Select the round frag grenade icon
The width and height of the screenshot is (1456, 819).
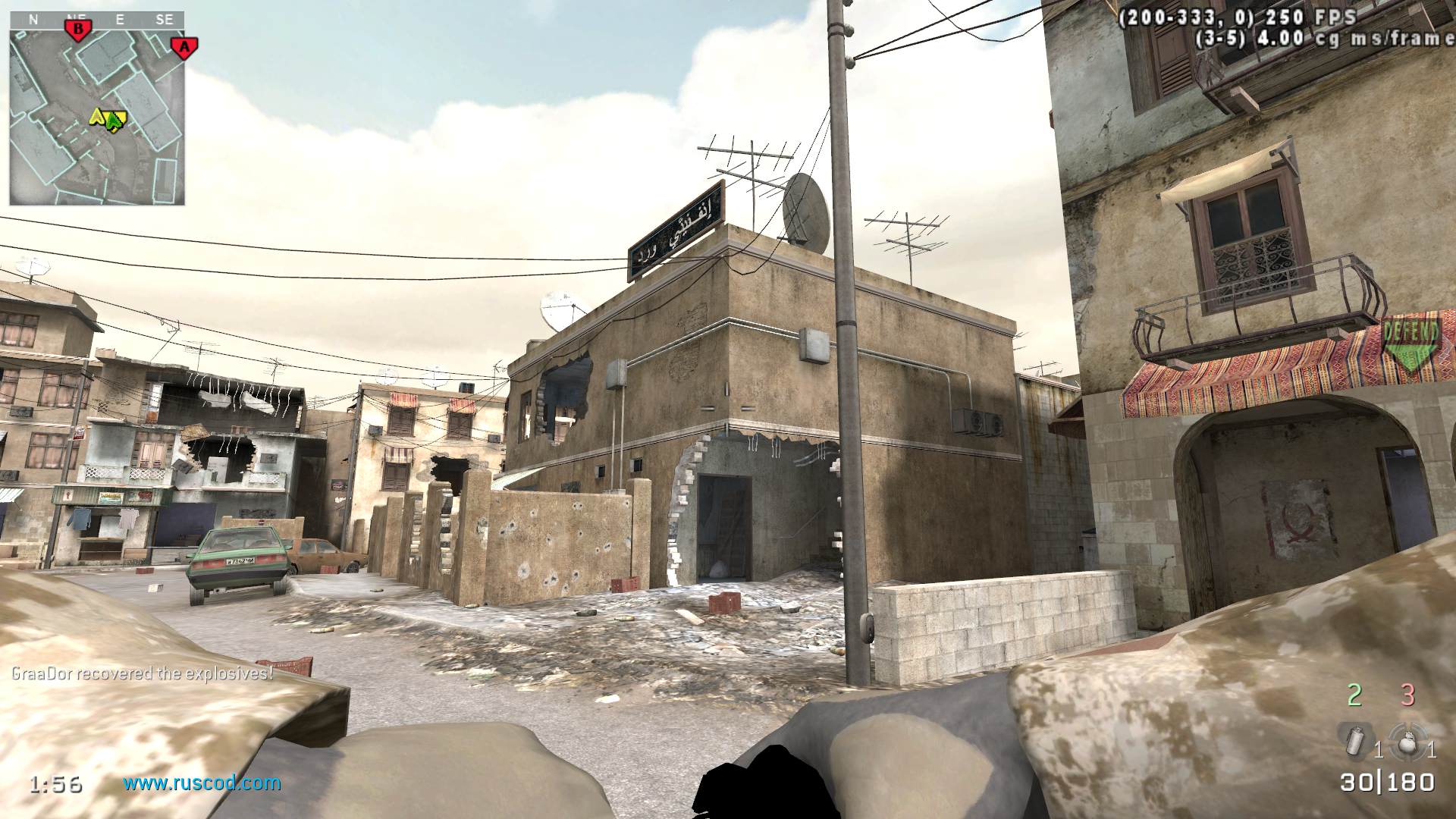coord(1407,741)
